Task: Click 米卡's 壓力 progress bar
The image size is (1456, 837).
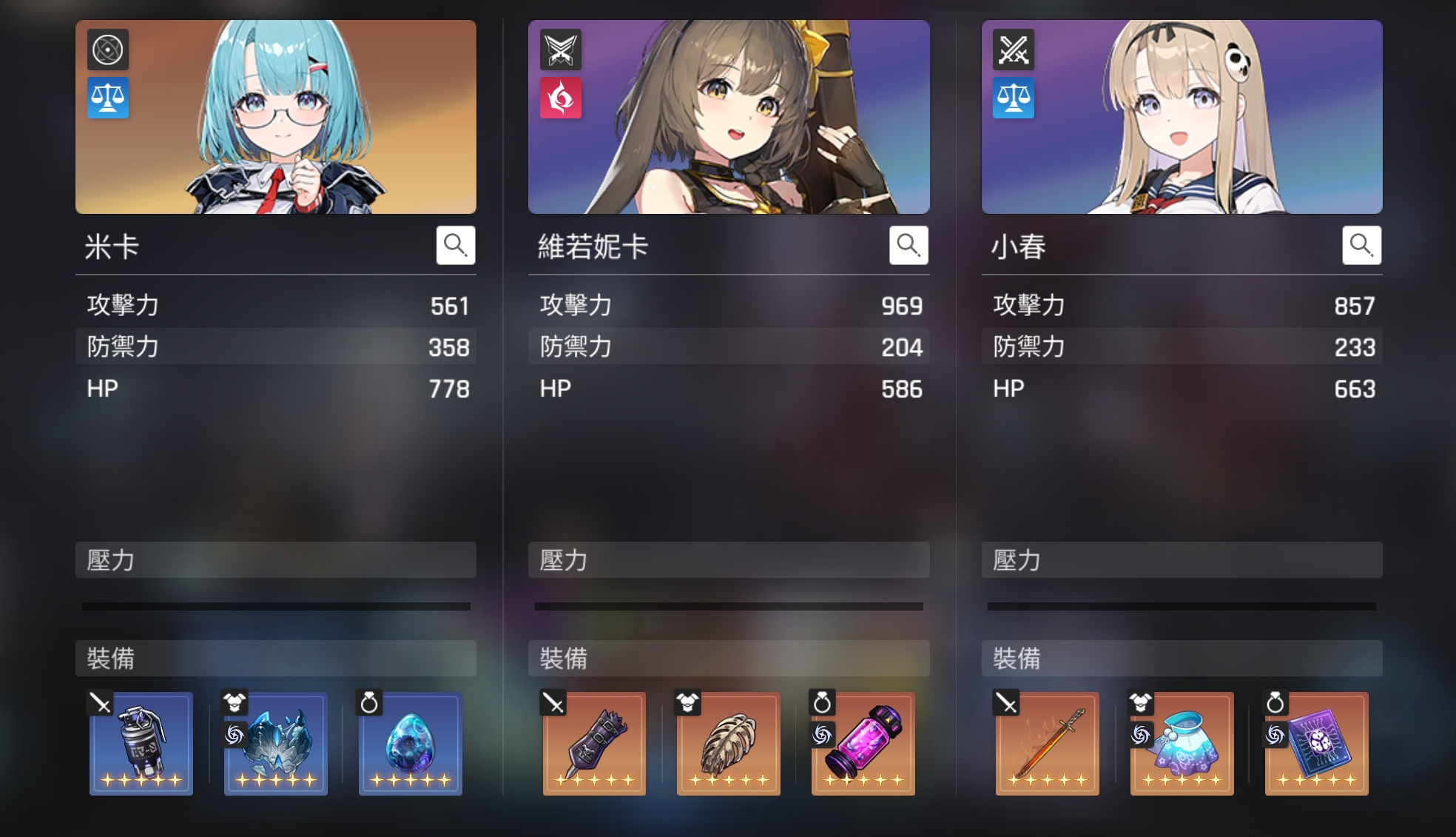Action: (275, 607)
